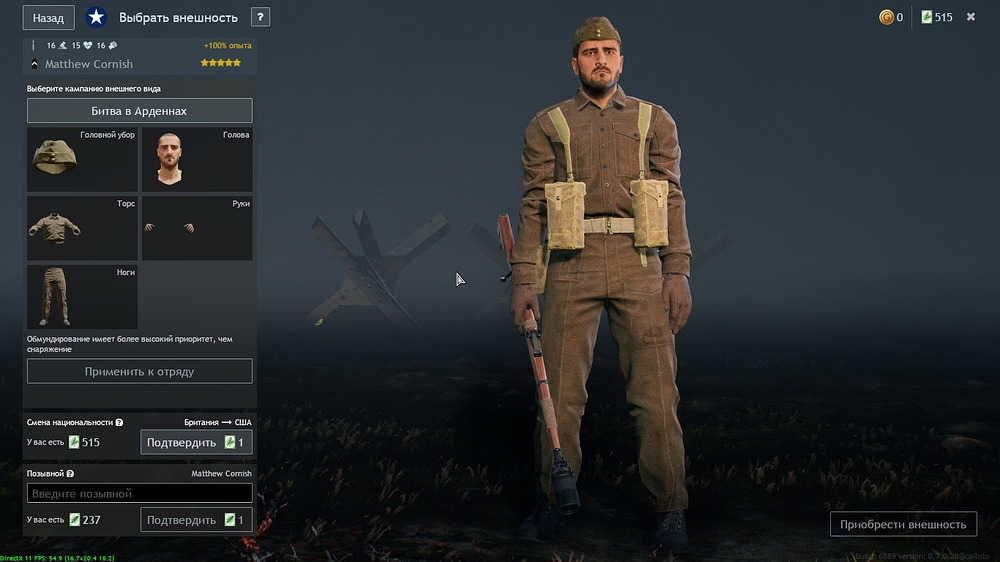1000x562 pixels.
Task: Choose the Руки hands slot
Action: pyautogui.click(x=196, y=229)
